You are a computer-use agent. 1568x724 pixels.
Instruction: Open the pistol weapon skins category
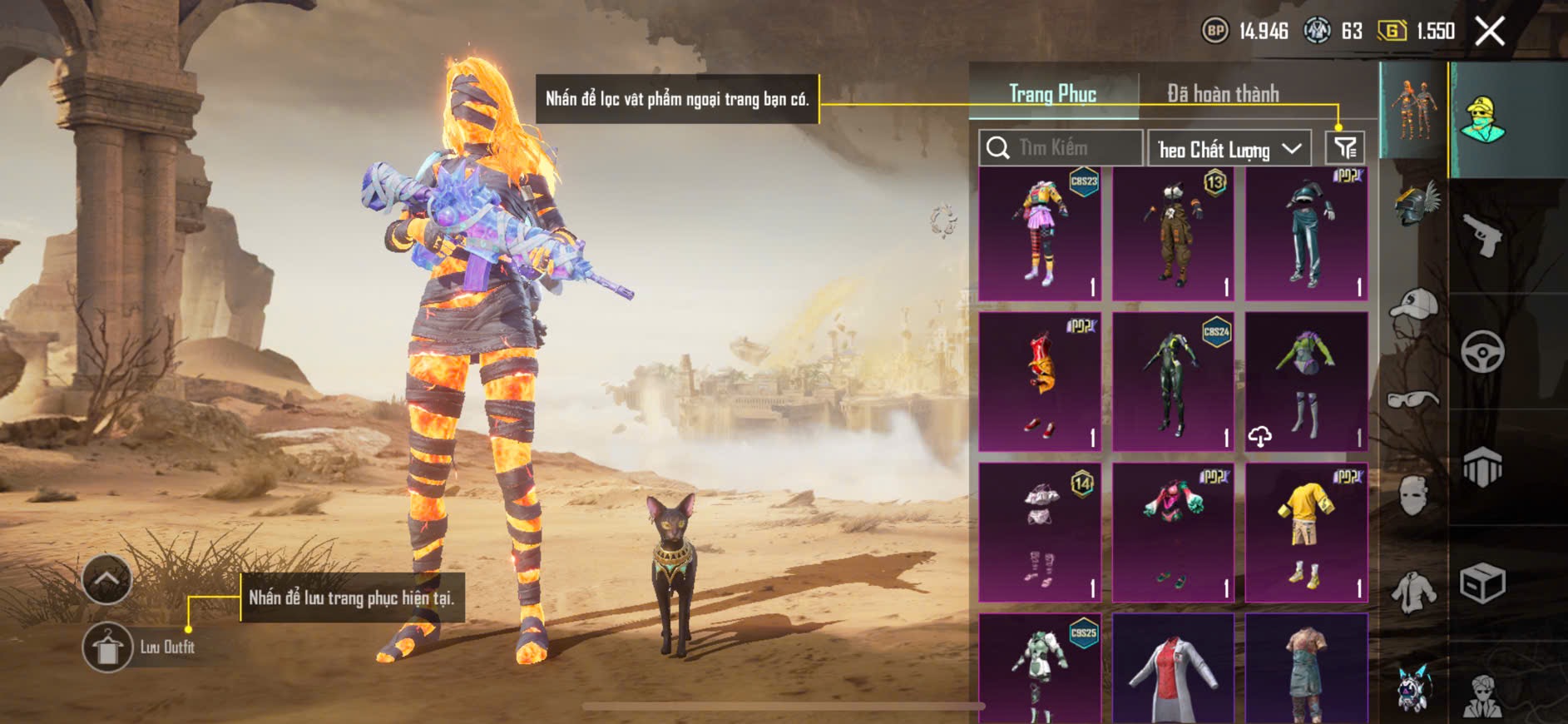point(1483,236)
